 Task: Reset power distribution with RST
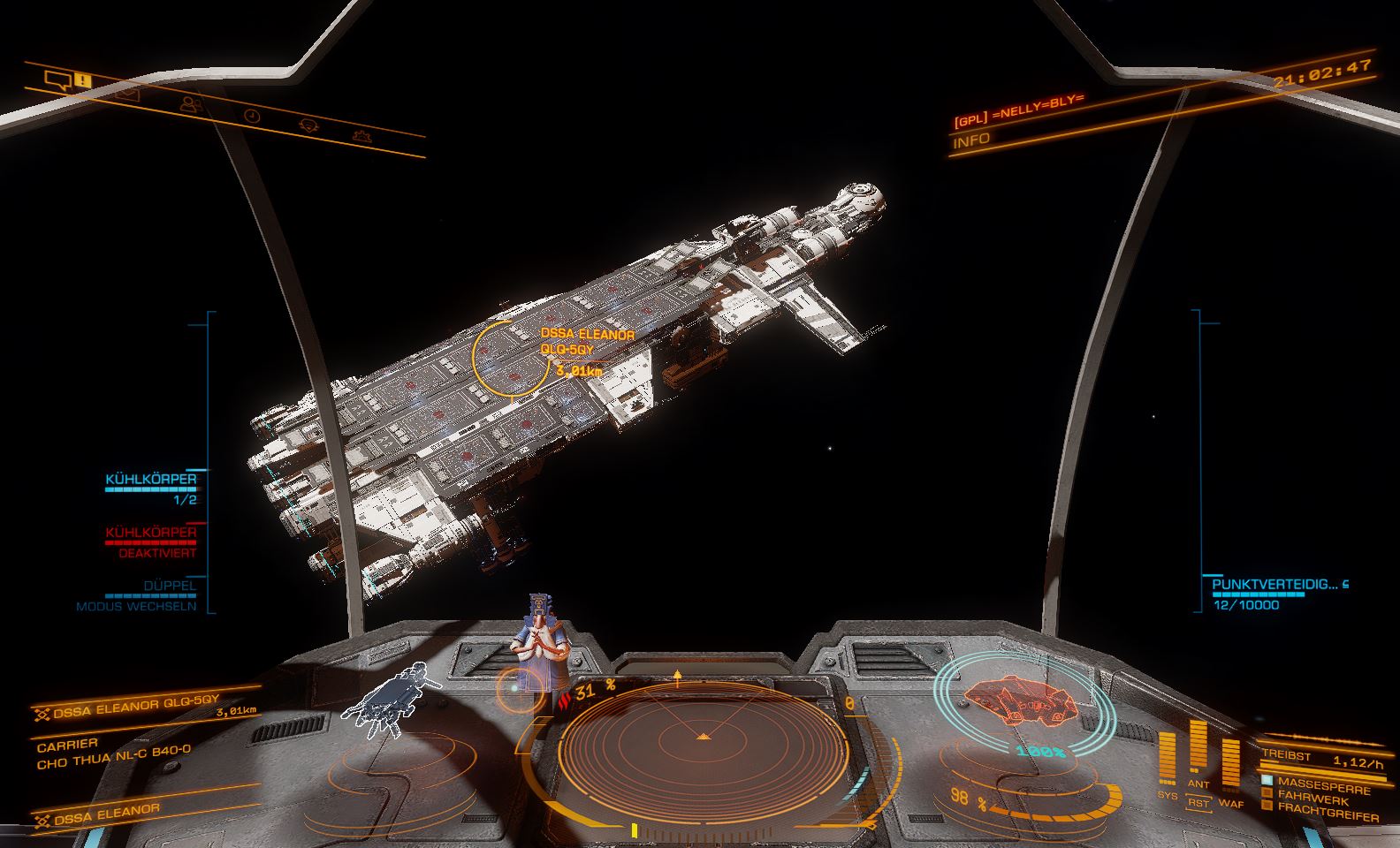tap(1198, 803)
